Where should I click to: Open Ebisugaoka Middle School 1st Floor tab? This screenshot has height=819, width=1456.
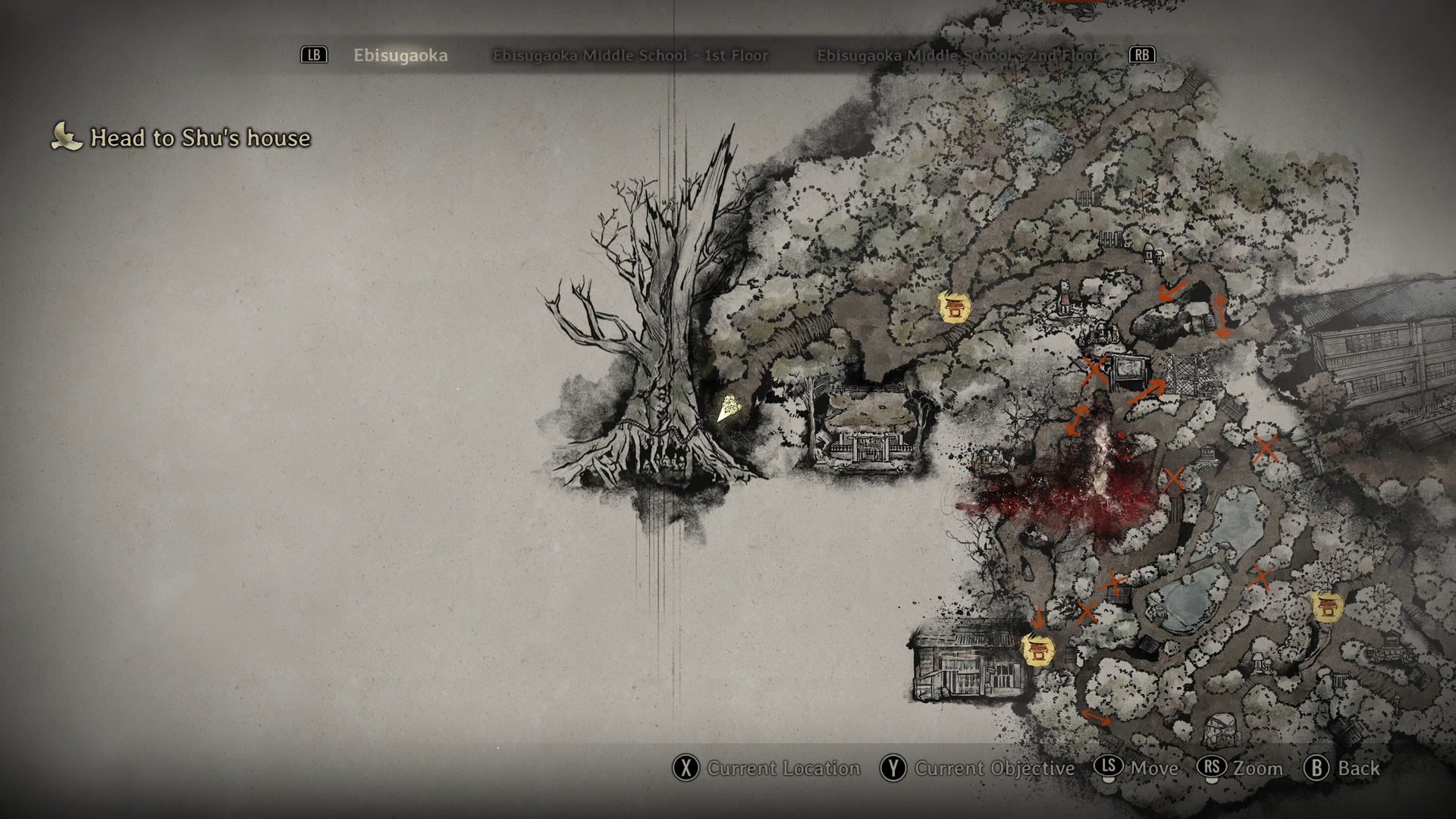coord(630,55)
